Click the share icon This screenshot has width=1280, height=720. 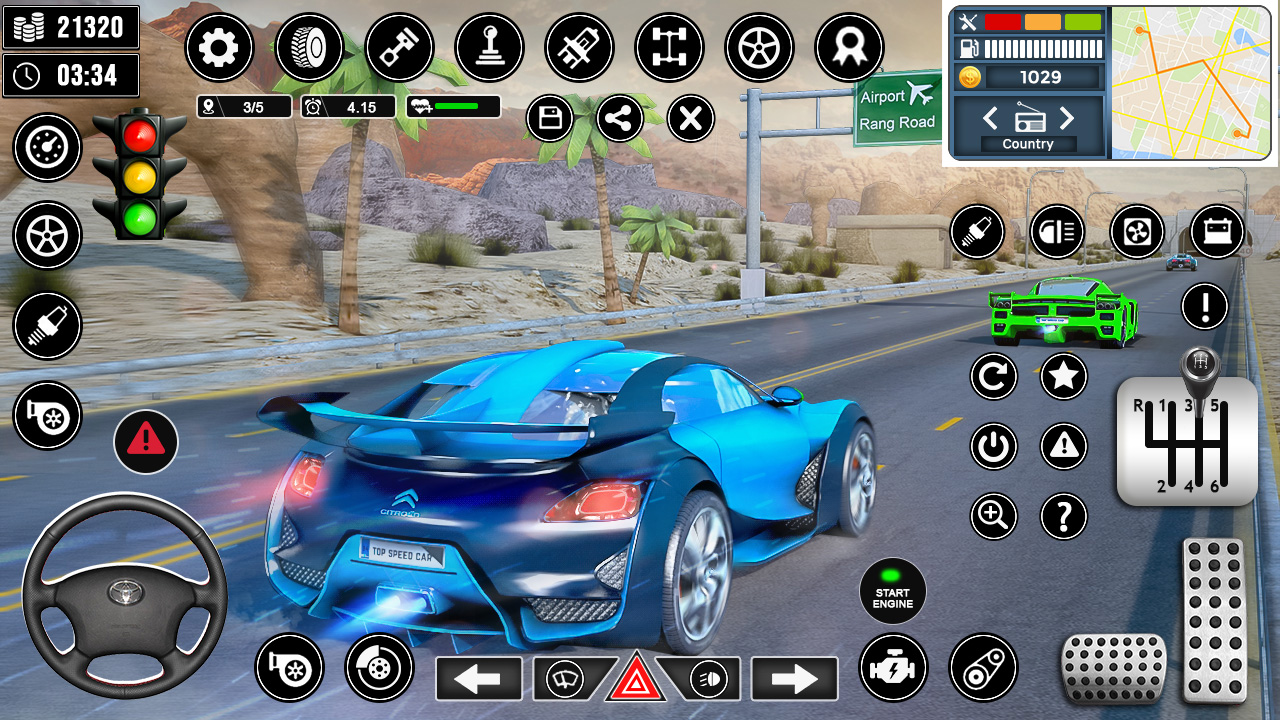click(x=620, y=119)
